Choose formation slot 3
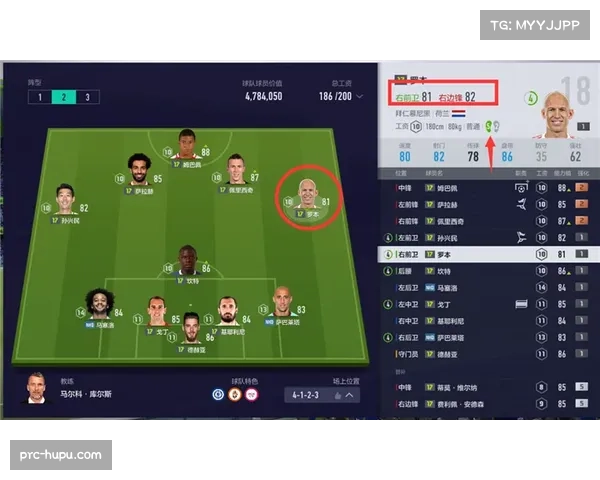The height and width of the screenshot is (480, 600). click(86, 97)
